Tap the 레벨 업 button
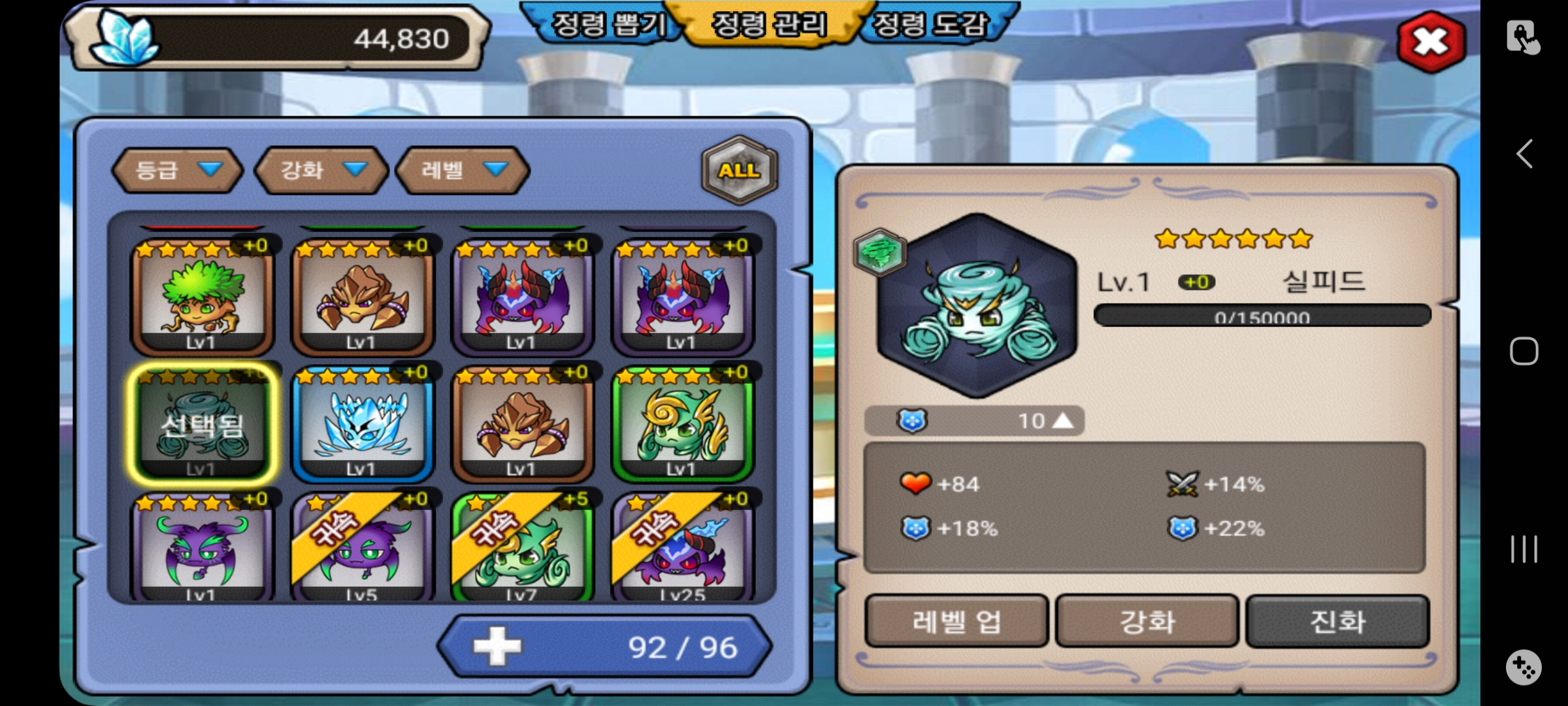The image size is (1568, 706). (956, 621)
